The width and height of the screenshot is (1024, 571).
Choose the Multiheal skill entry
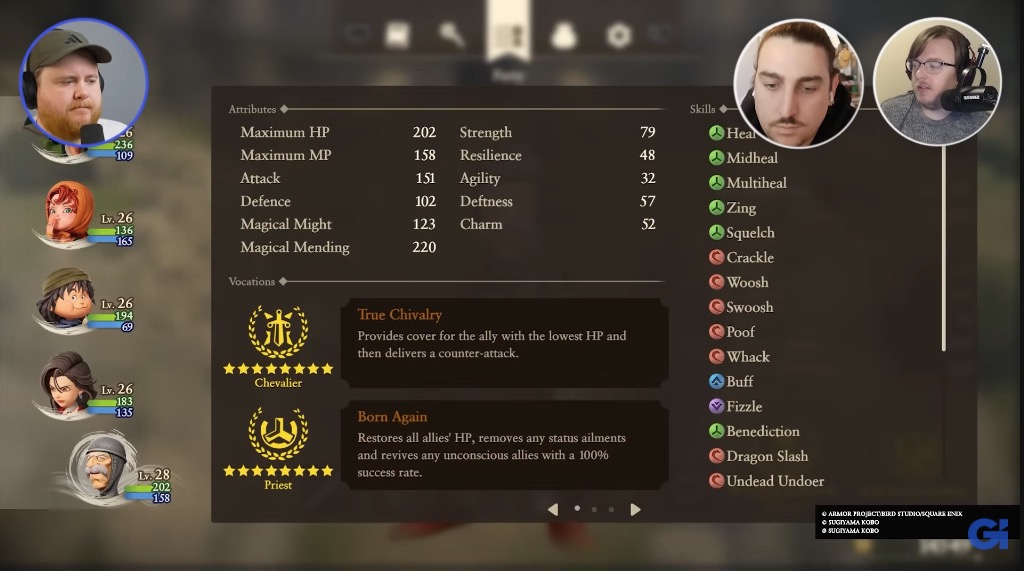pos(755,183)
